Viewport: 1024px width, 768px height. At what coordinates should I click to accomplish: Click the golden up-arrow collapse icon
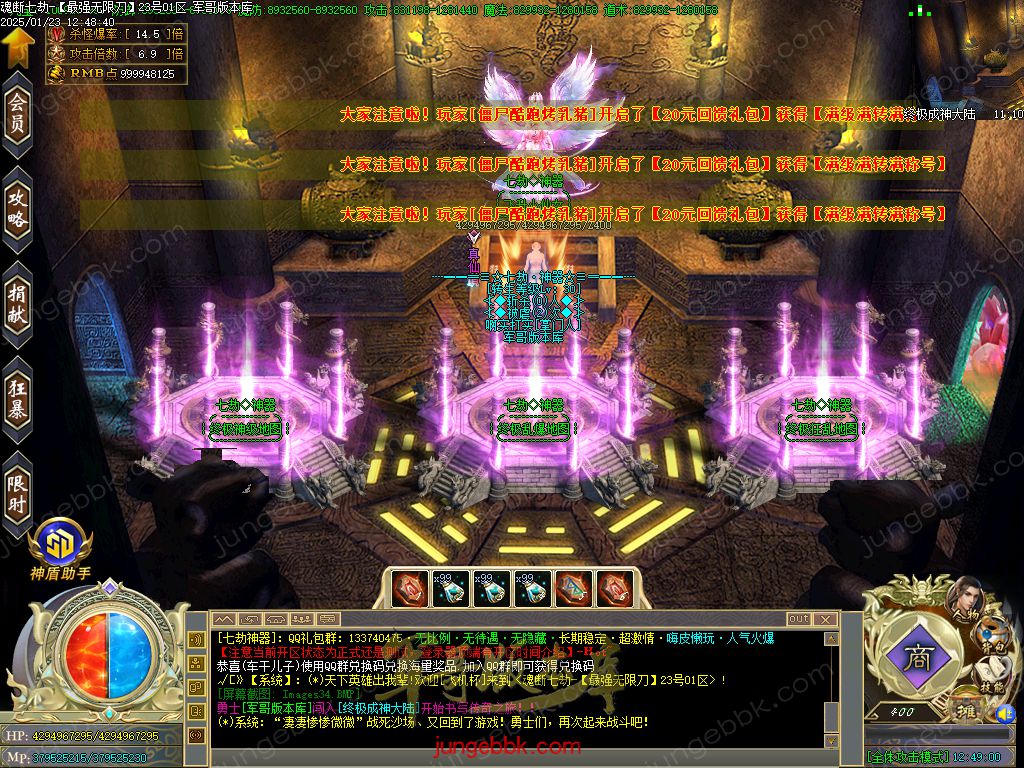(16, 48)
